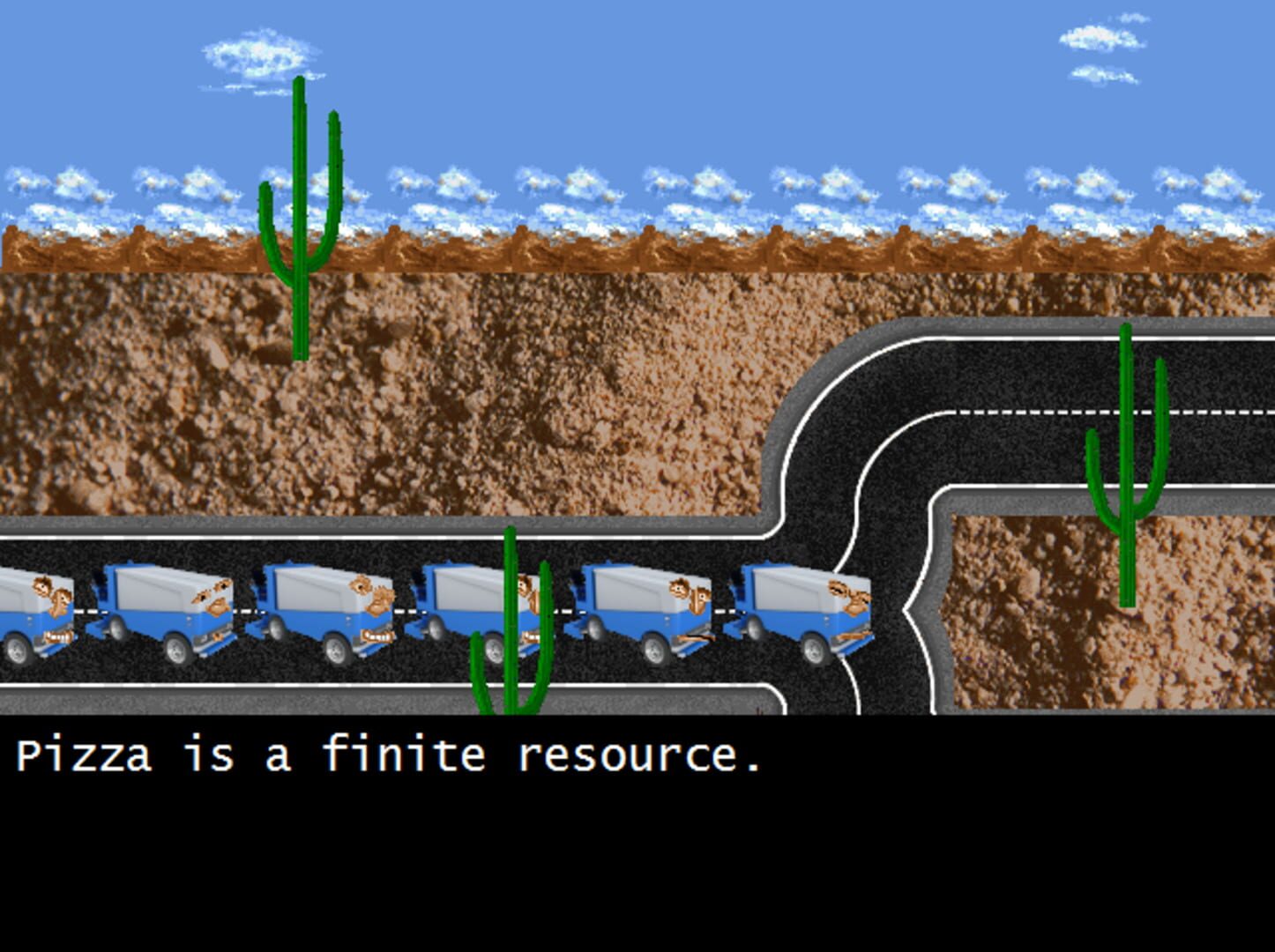Screen dimensions: 1275x952
Task: Click the cactus beside the curved road
Action: [1127, 458]
